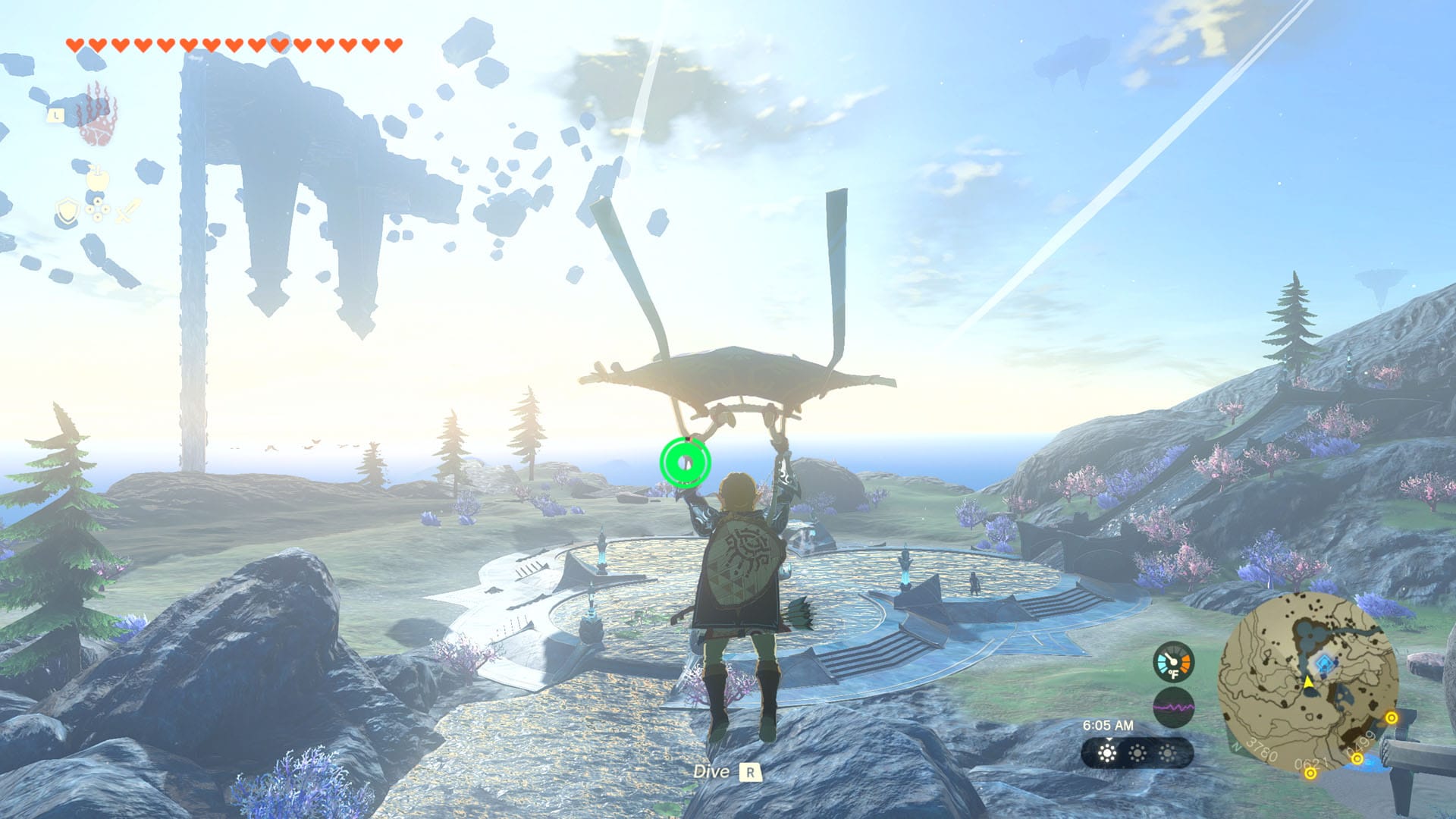Click the L button prompt
Screen dimensions: 1456x819
(56, 115)
